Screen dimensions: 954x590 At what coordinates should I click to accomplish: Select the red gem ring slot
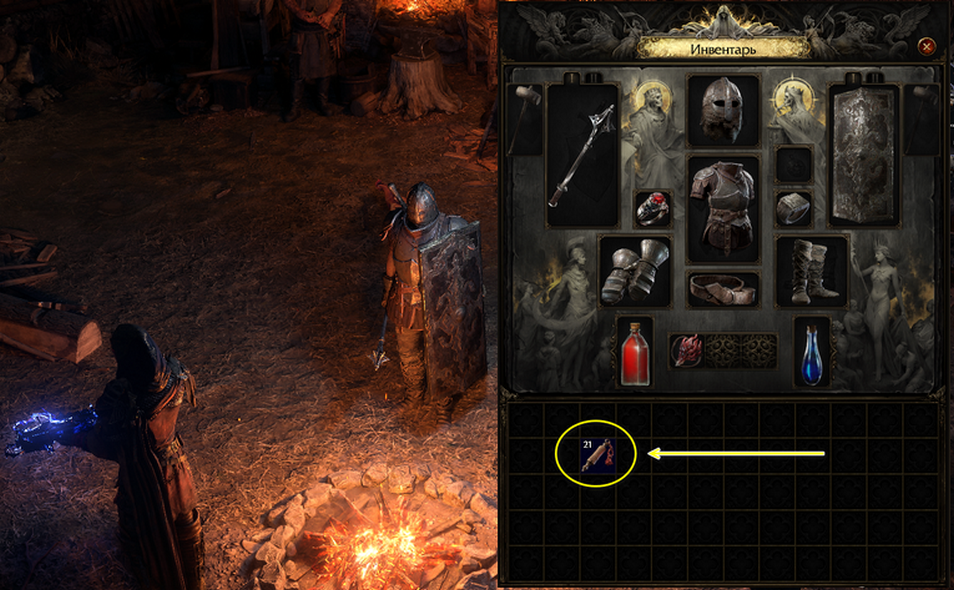[652, 208]
